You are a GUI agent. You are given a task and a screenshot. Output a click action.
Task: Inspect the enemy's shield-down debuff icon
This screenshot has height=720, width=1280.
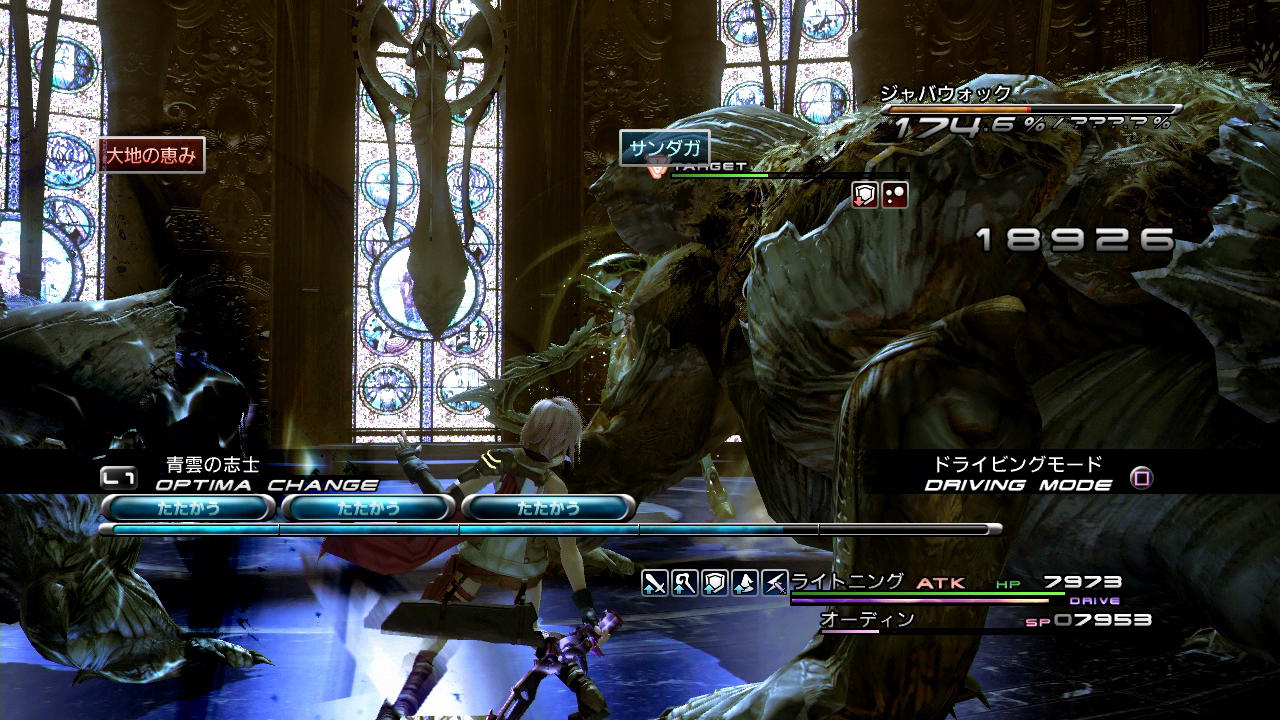[x=865, y=195]
